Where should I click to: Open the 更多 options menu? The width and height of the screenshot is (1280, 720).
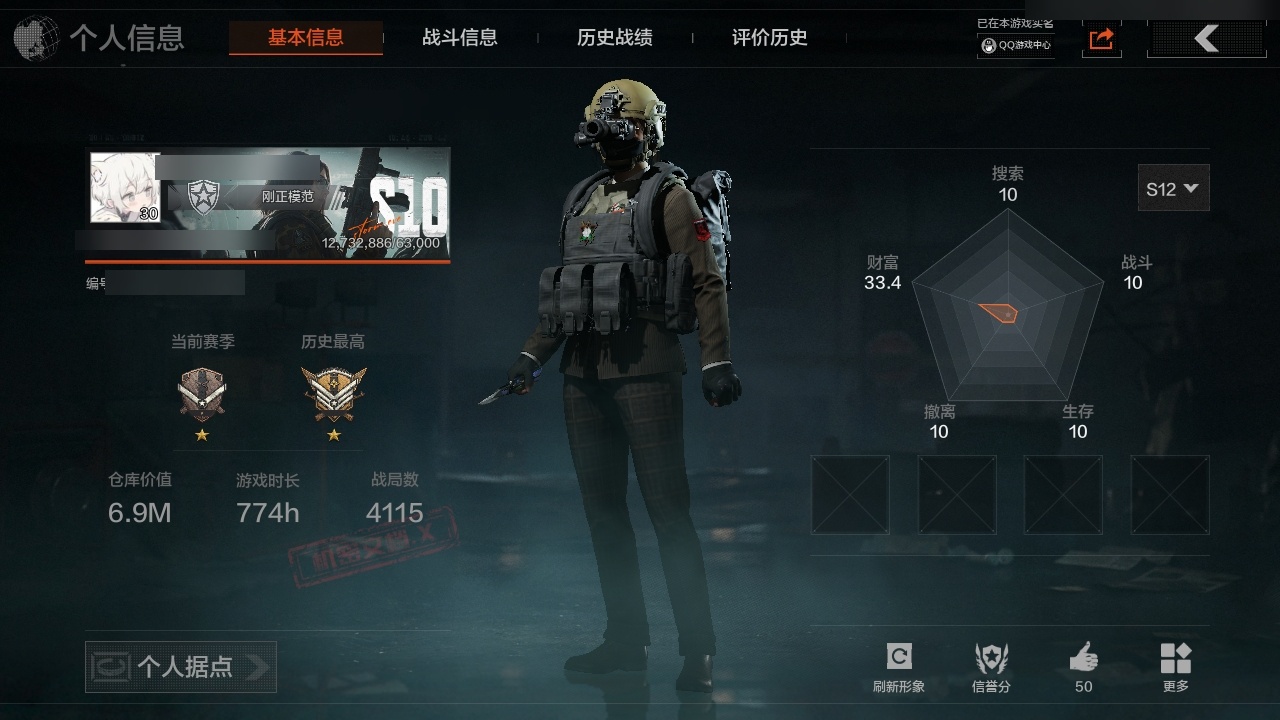[1176, 665]
